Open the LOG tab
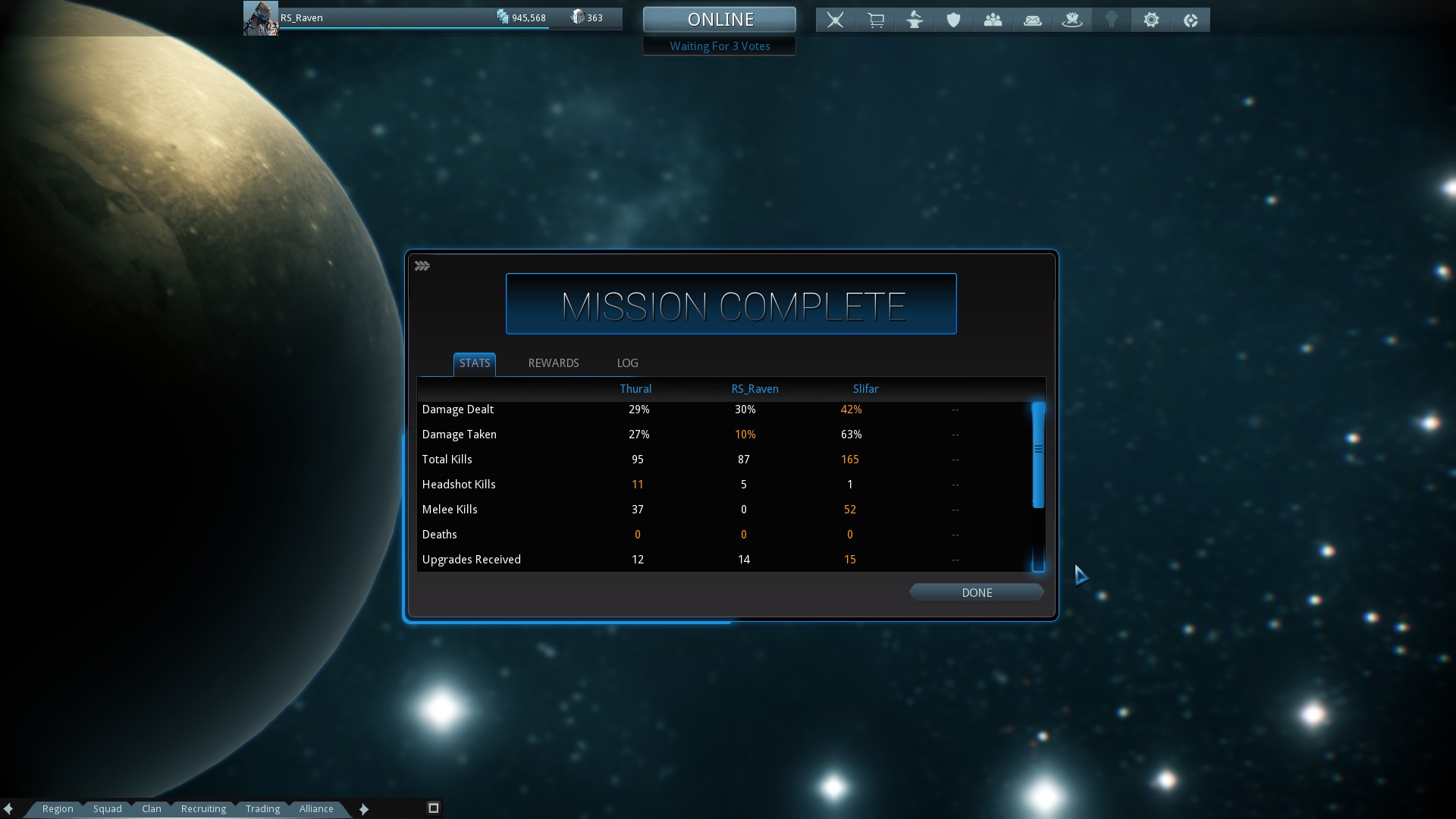This screenshot has width=1456, height=819. [x=627, y=363]
